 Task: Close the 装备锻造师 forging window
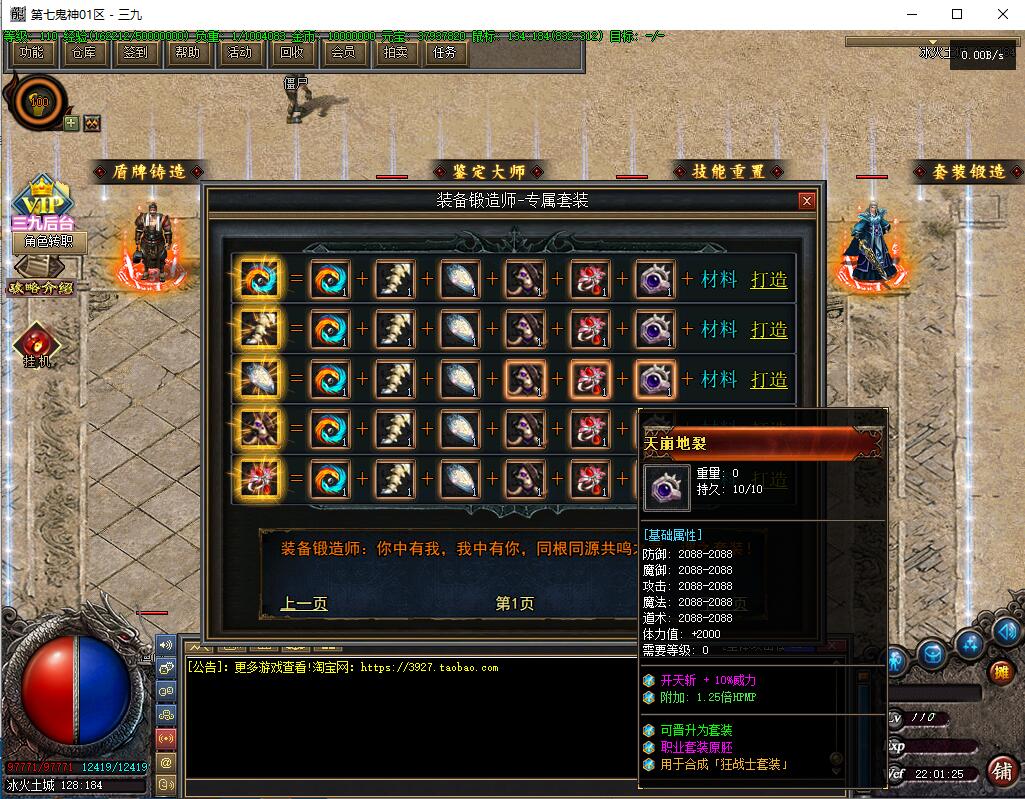[x=807, y=201]
